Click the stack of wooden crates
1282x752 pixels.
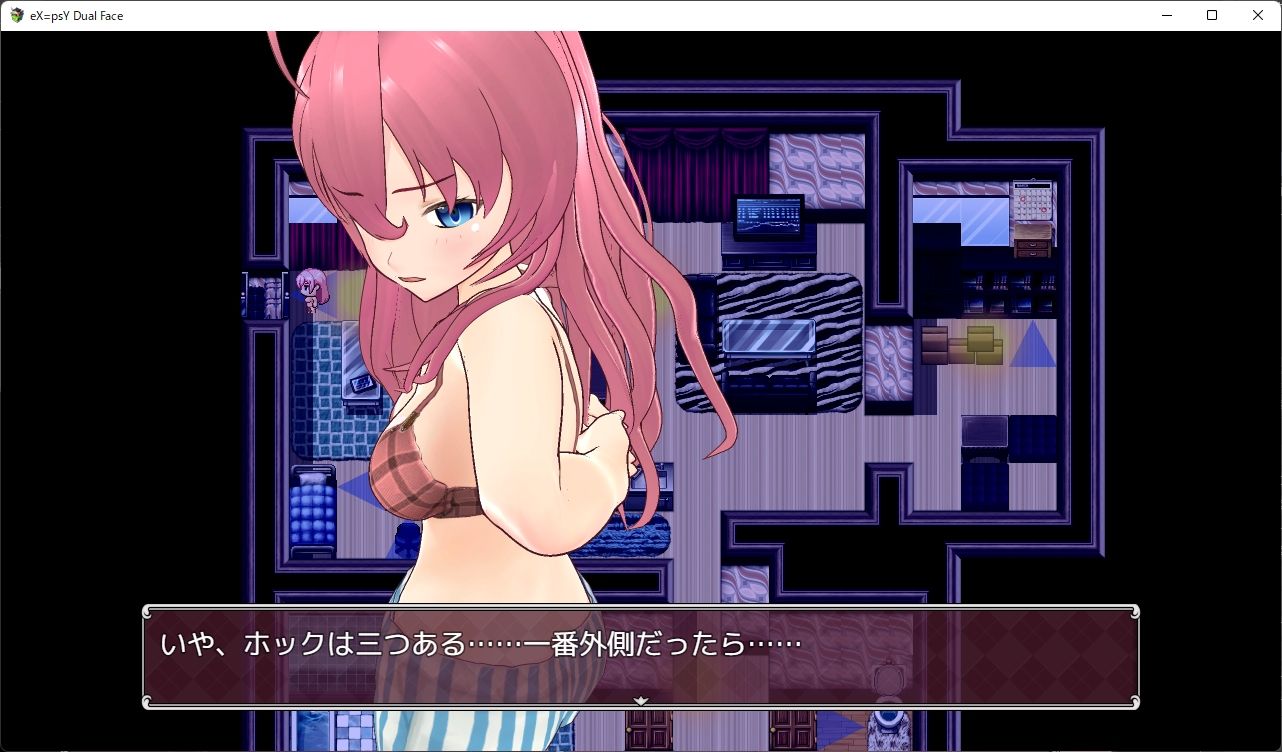click(x=962, y=344)
